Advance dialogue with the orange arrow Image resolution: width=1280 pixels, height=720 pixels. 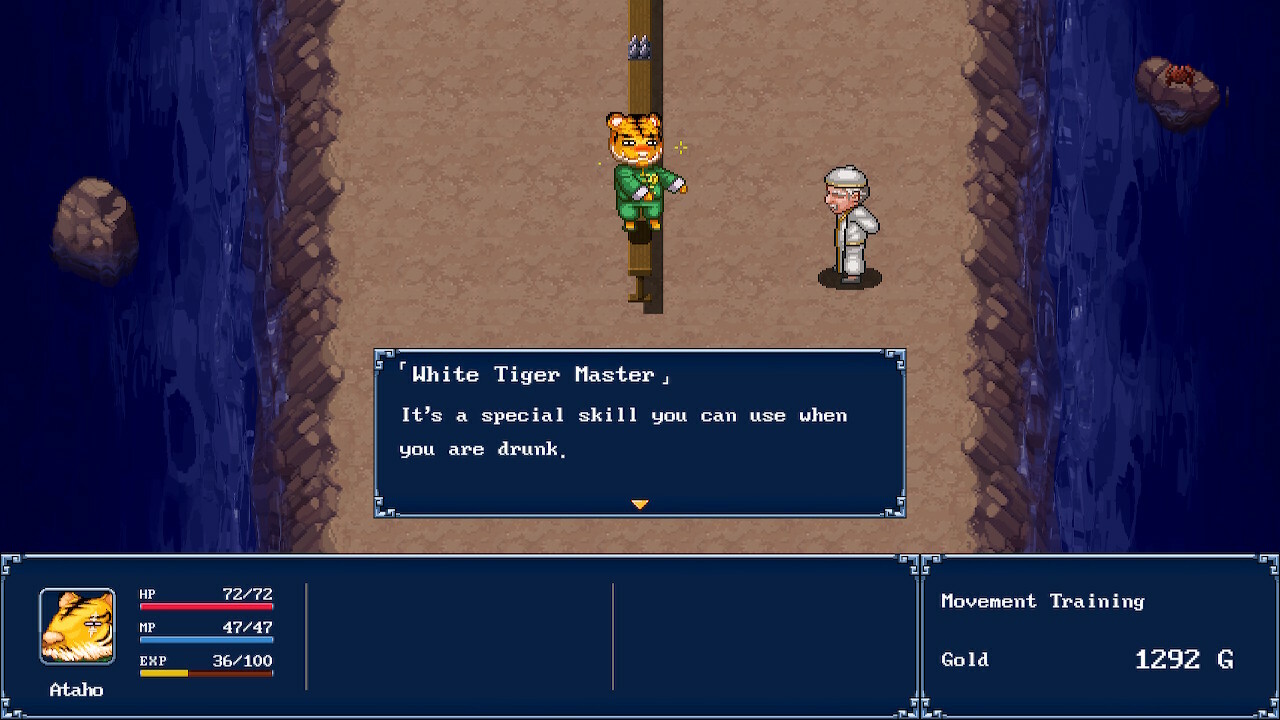pyautogui.click(x=640, y=504)
